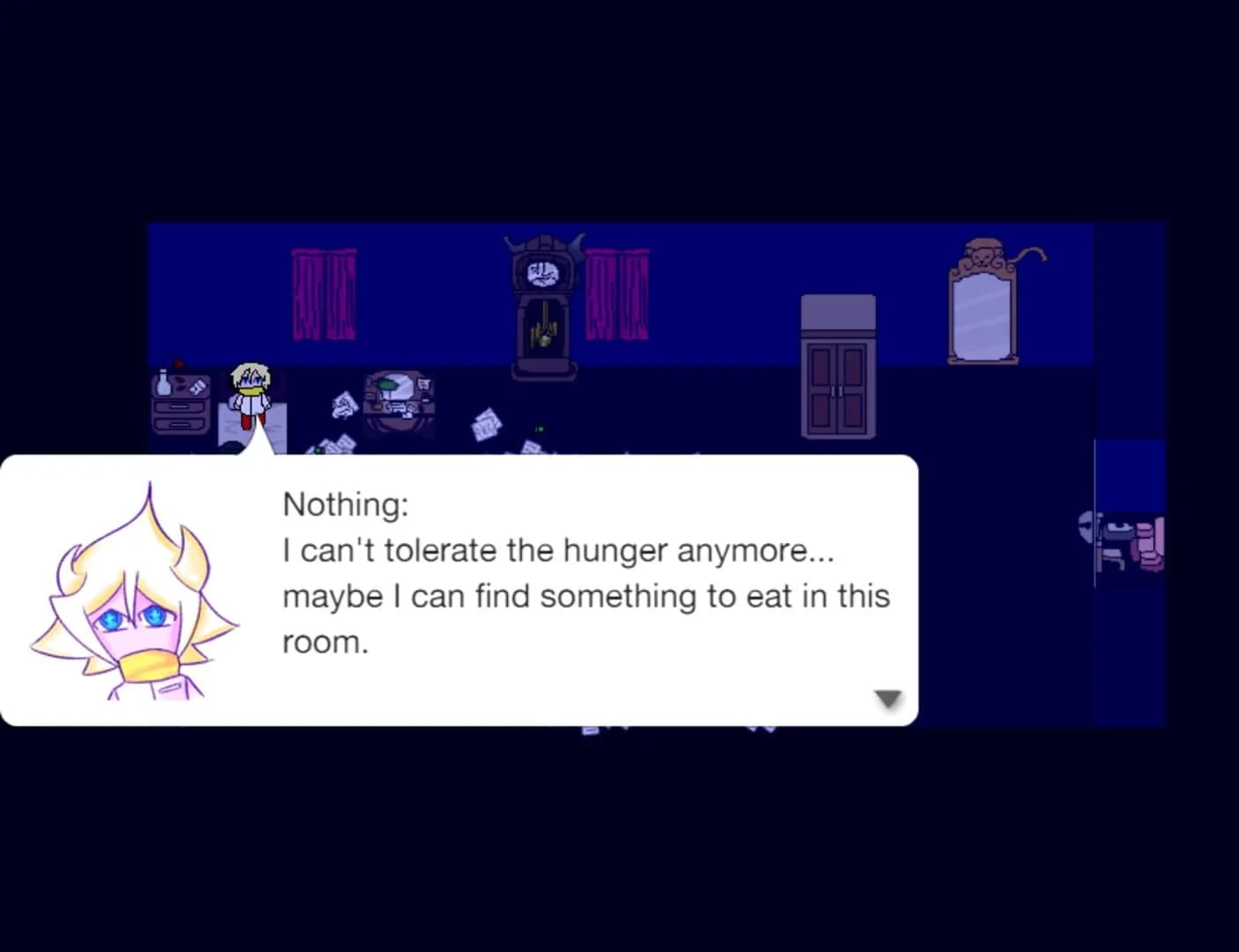
Task: Inspect the cluttered writing desk
Action: point(397,399)
